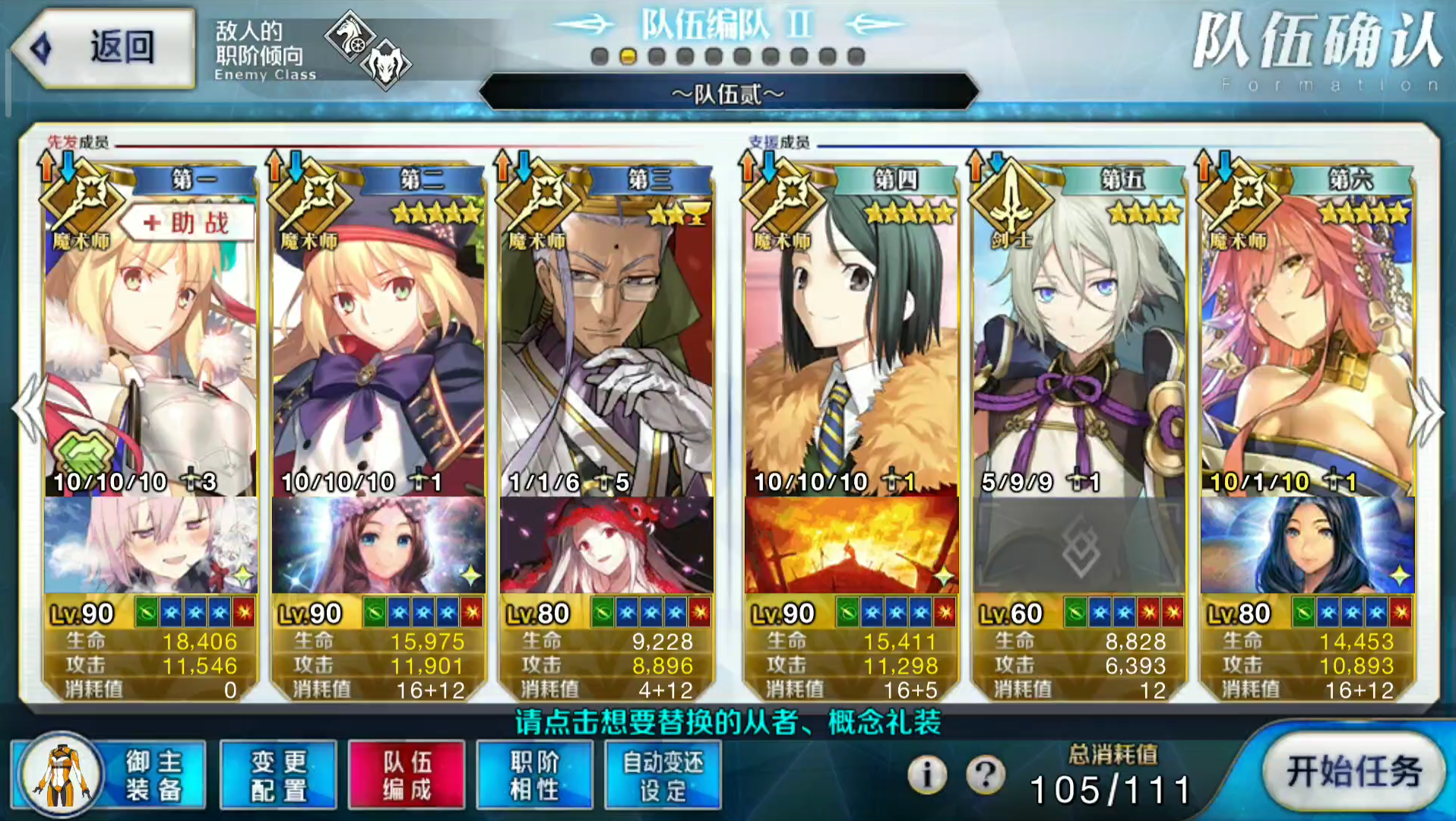This screenshot has width=1456, height=821.
Task: Switch to next party with right arrow
Action: click(x=1427, y=410)
